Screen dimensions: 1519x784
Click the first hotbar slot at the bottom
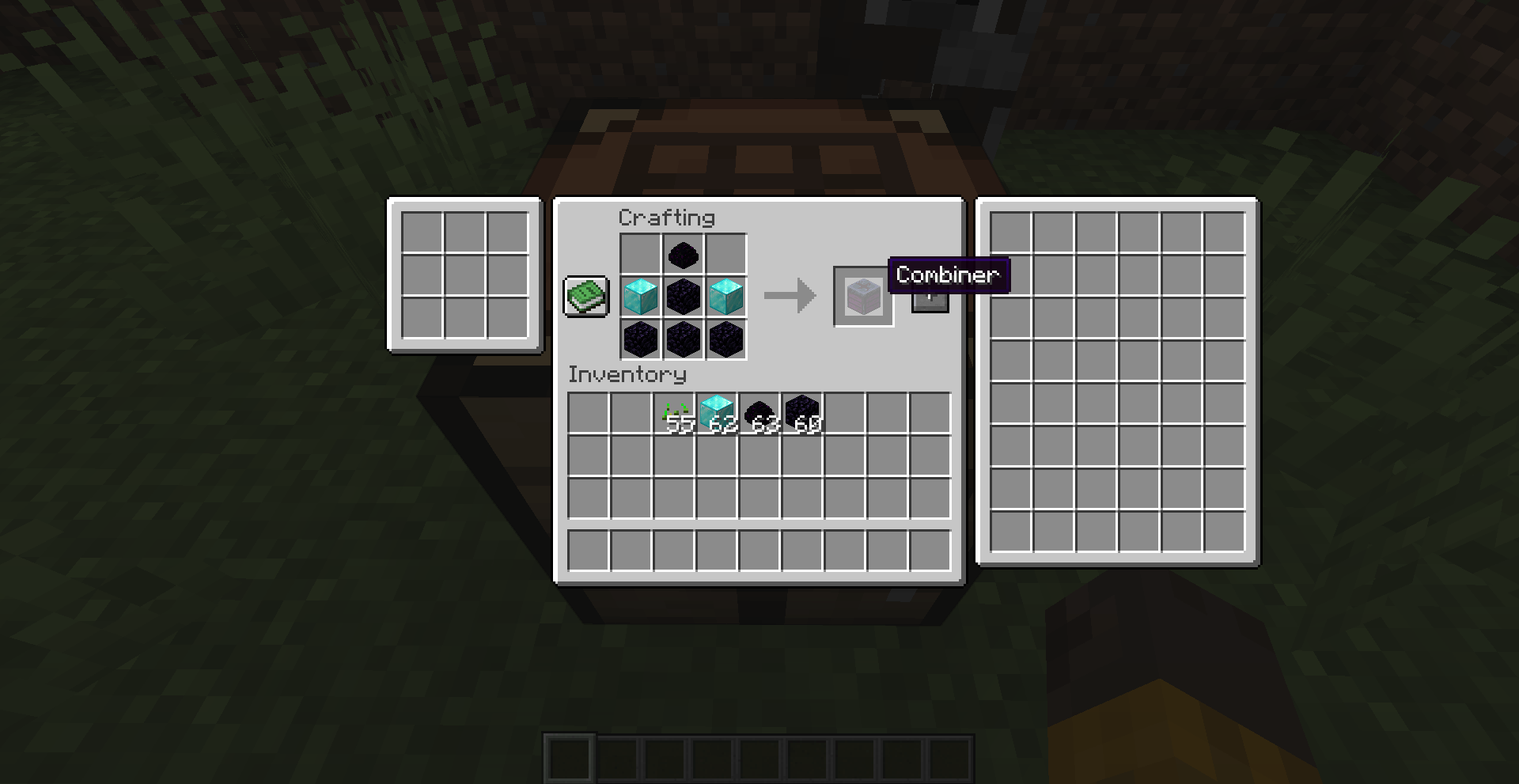tap(571, 757)
